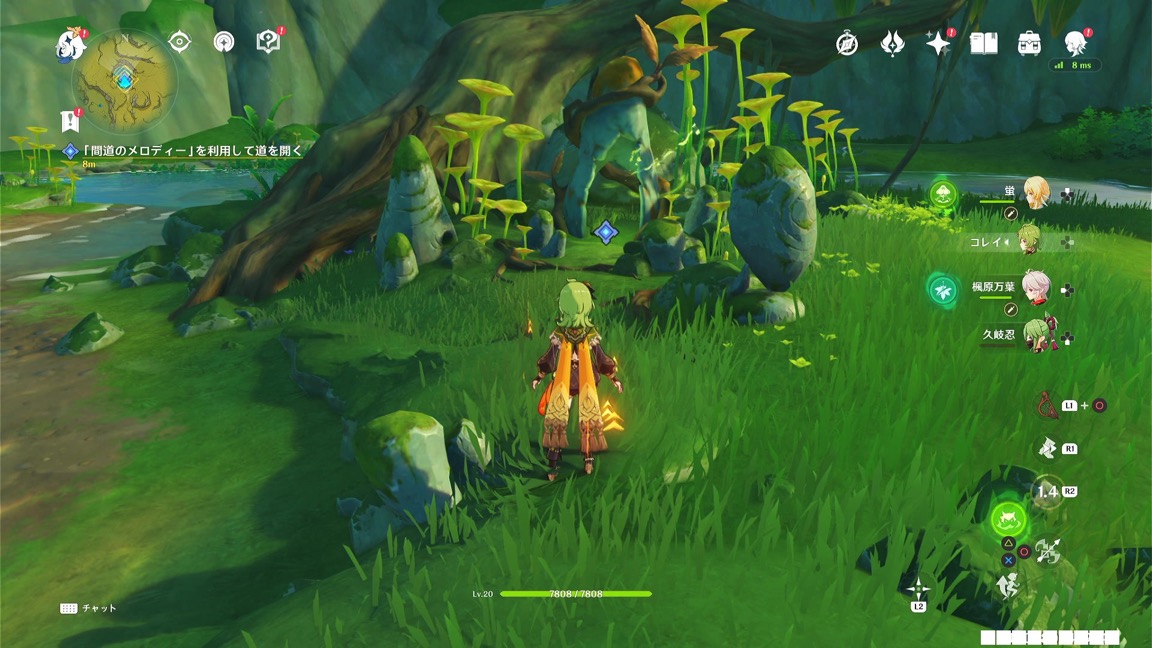Image resolution: width=1152 pixels, height=648 pixels.
Task: Switch to party member 蛍
Action: click(1035, 192)
